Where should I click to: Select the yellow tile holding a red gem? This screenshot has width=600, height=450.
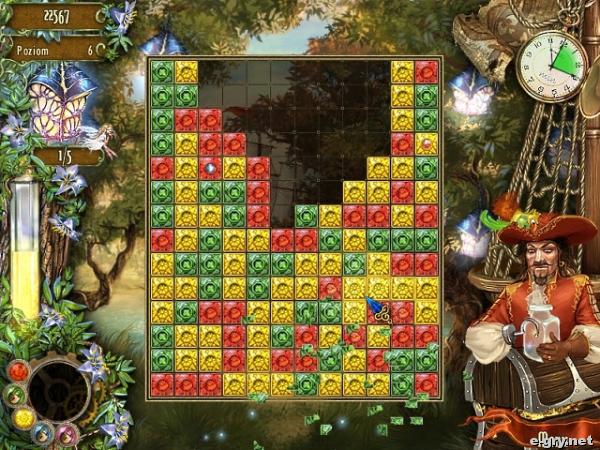pos(426,144)
